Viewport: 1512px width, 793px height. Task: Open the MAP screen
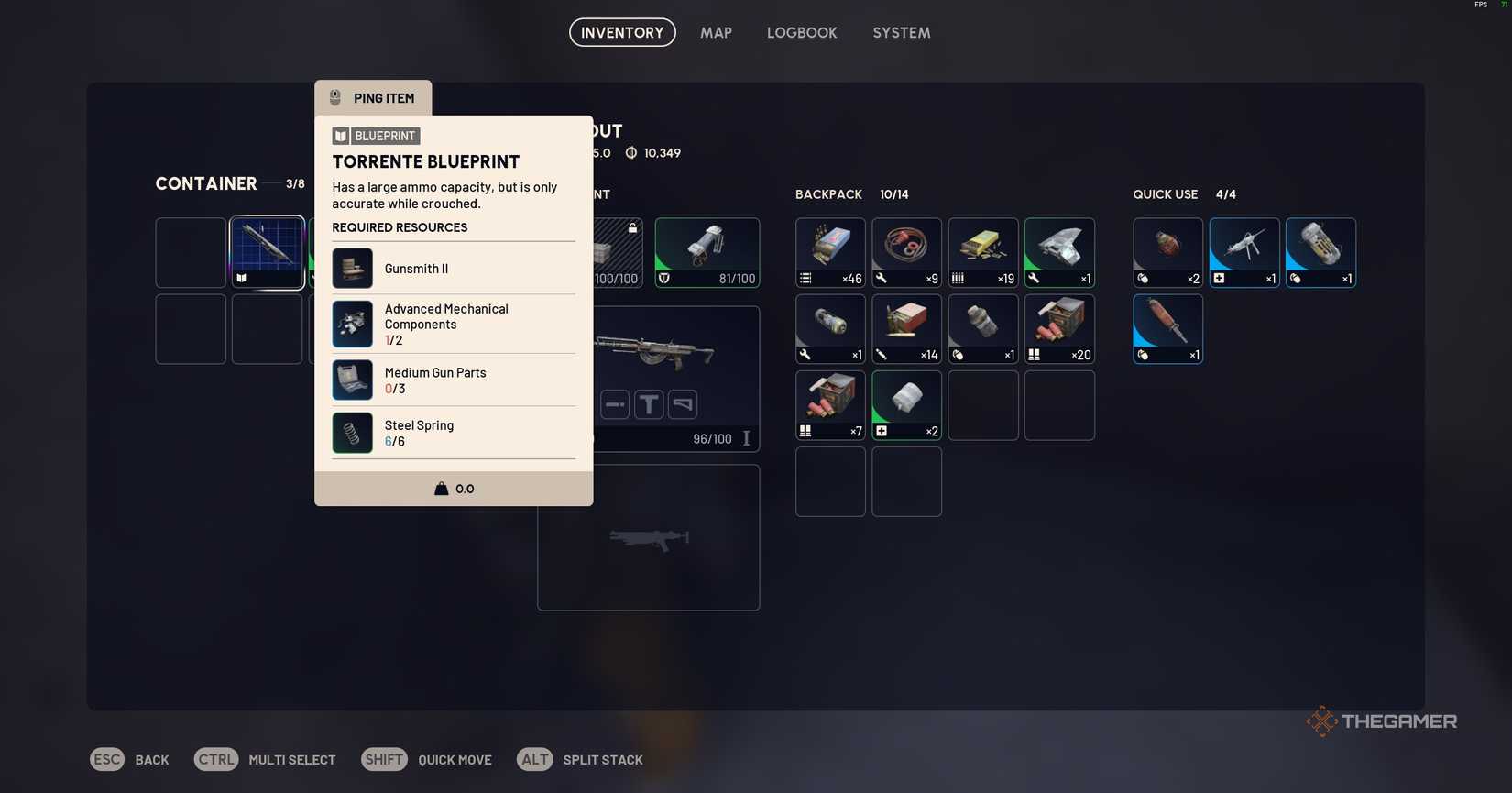point(716,32)
